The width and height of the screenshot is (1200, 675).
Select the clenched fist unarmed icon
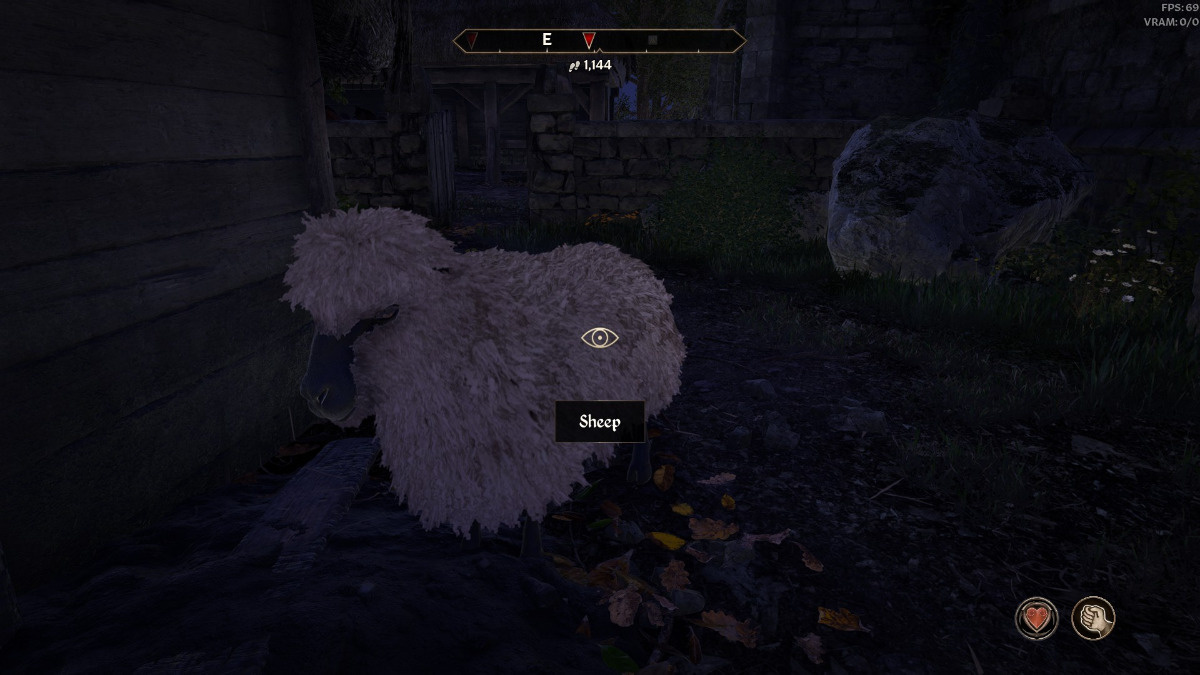[1092, 617]
